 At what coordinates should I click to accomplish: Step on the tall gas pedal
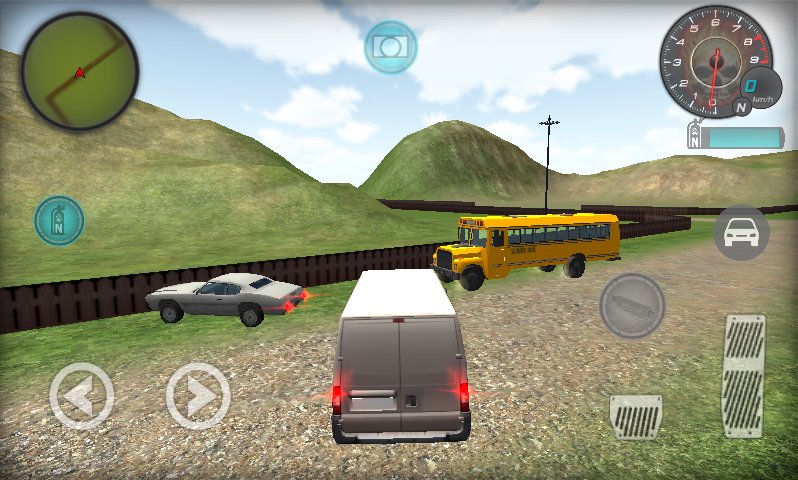(743, 375)
